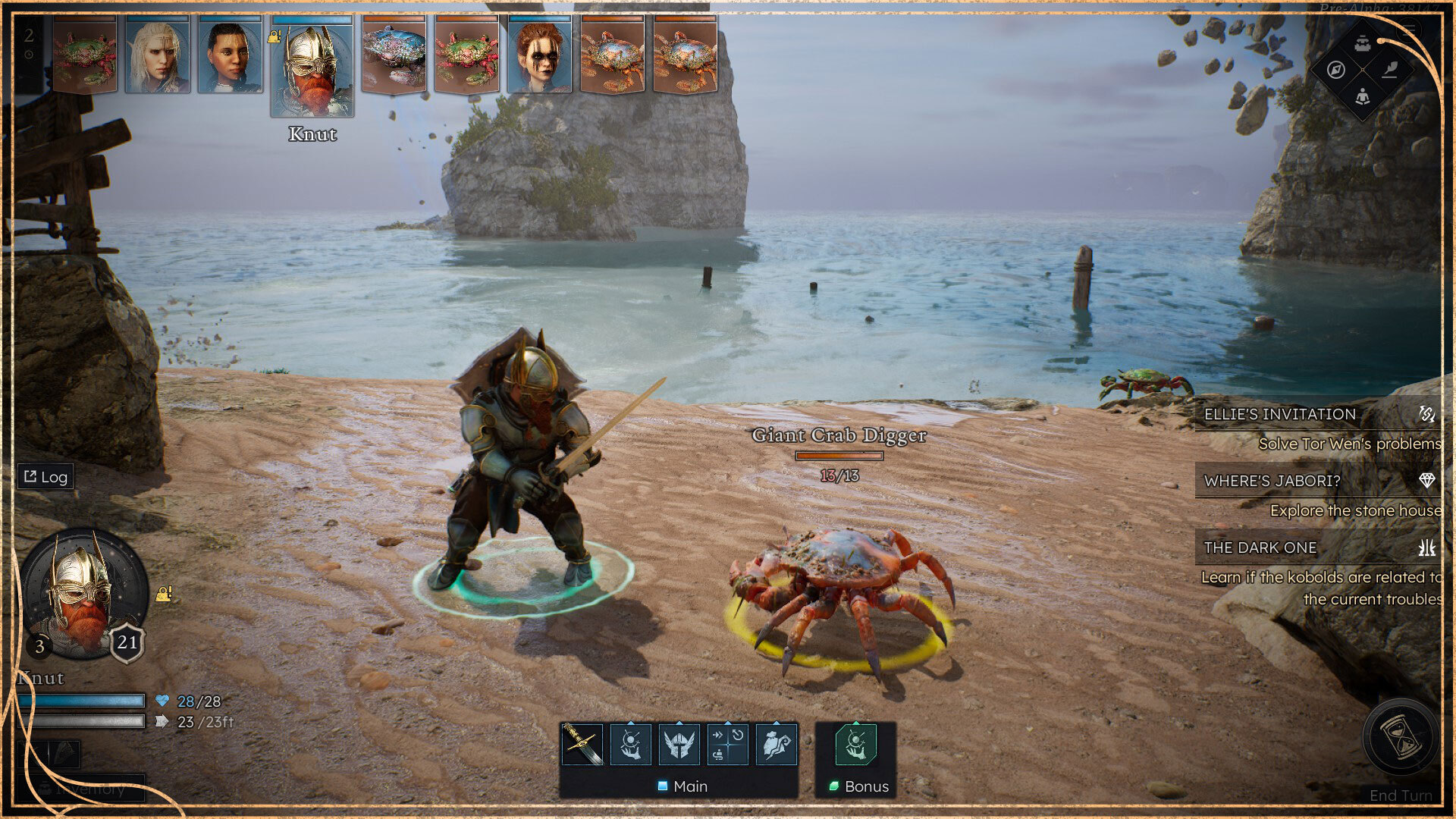This screenshot has width=1456, height=819.
Task: Open the compass map button
Action: click(1336, 70)
